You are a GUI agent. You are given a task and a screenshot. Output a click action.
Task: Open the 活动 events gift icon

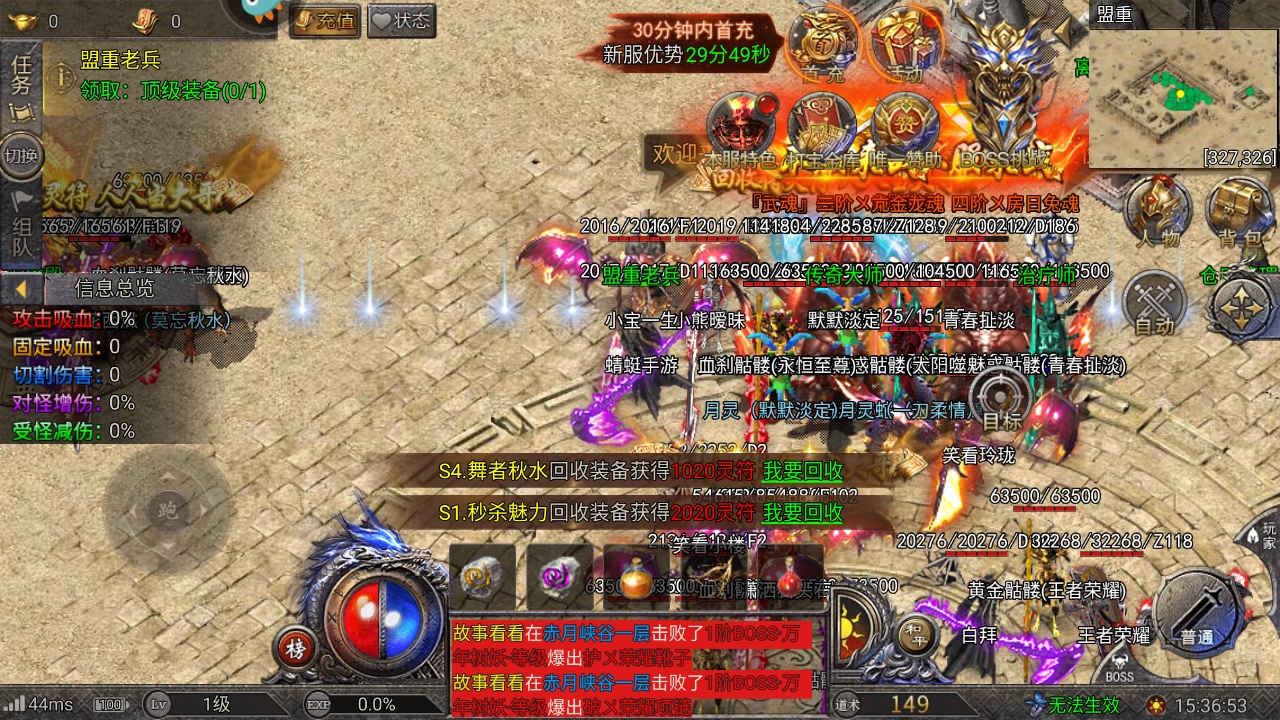pos(906,45)
